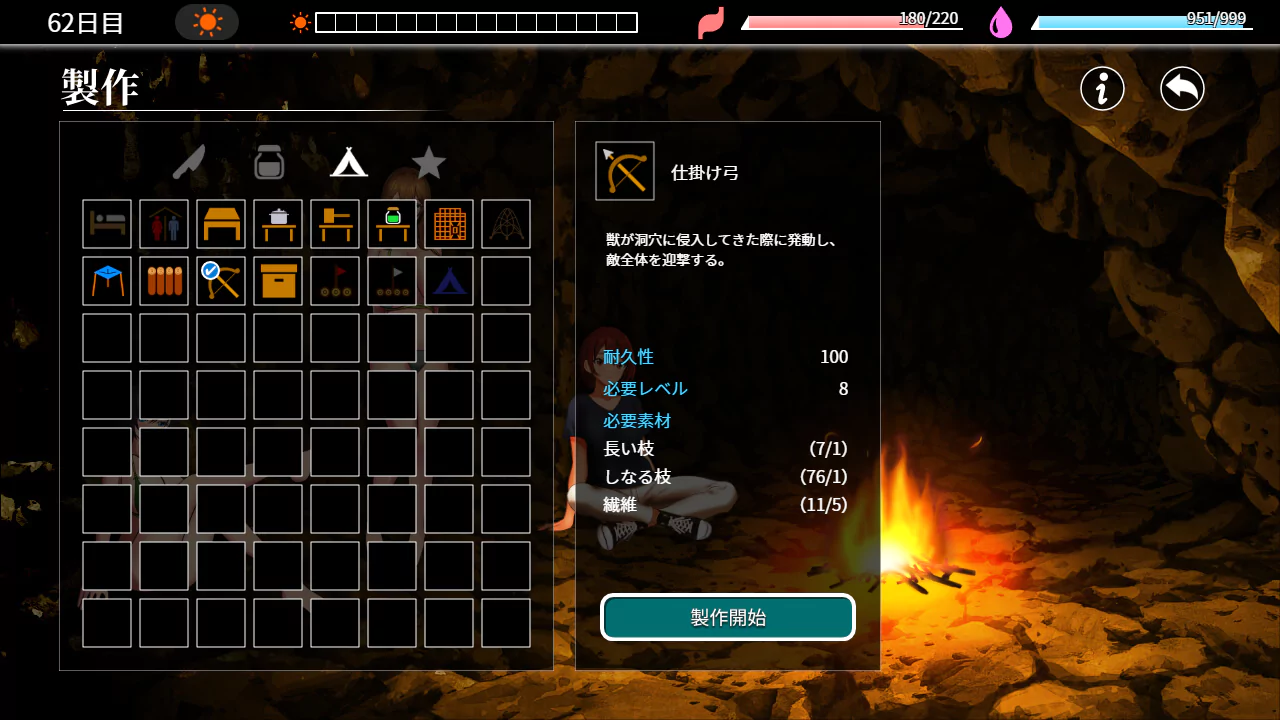This screenshot has height=720, width=1280.
Task: Start crafting with the 製作開始 button
Action: (728, 617)
